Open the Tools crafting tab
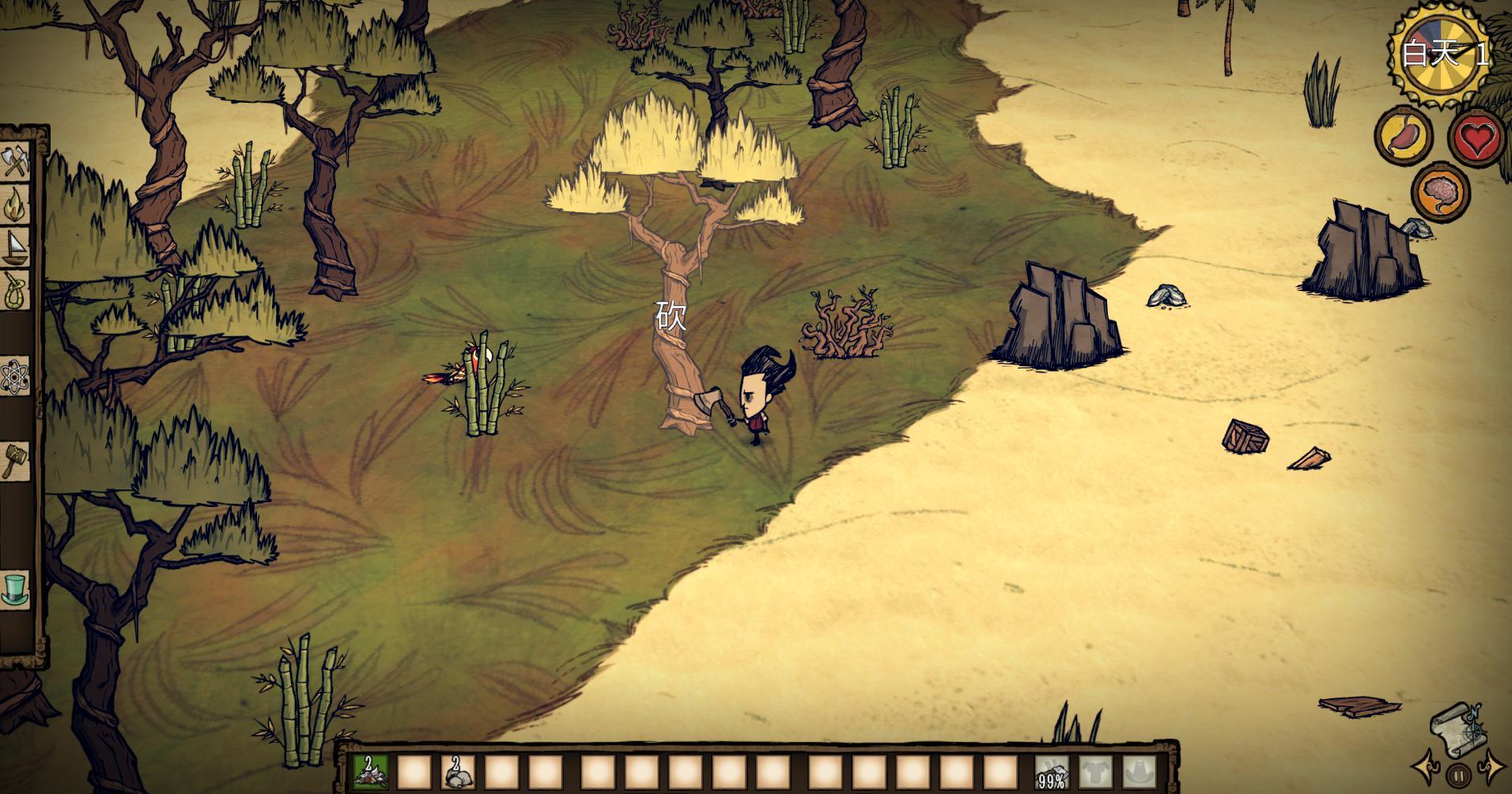The height and width of the screenshot is (794, 1512). coord(16,162)
